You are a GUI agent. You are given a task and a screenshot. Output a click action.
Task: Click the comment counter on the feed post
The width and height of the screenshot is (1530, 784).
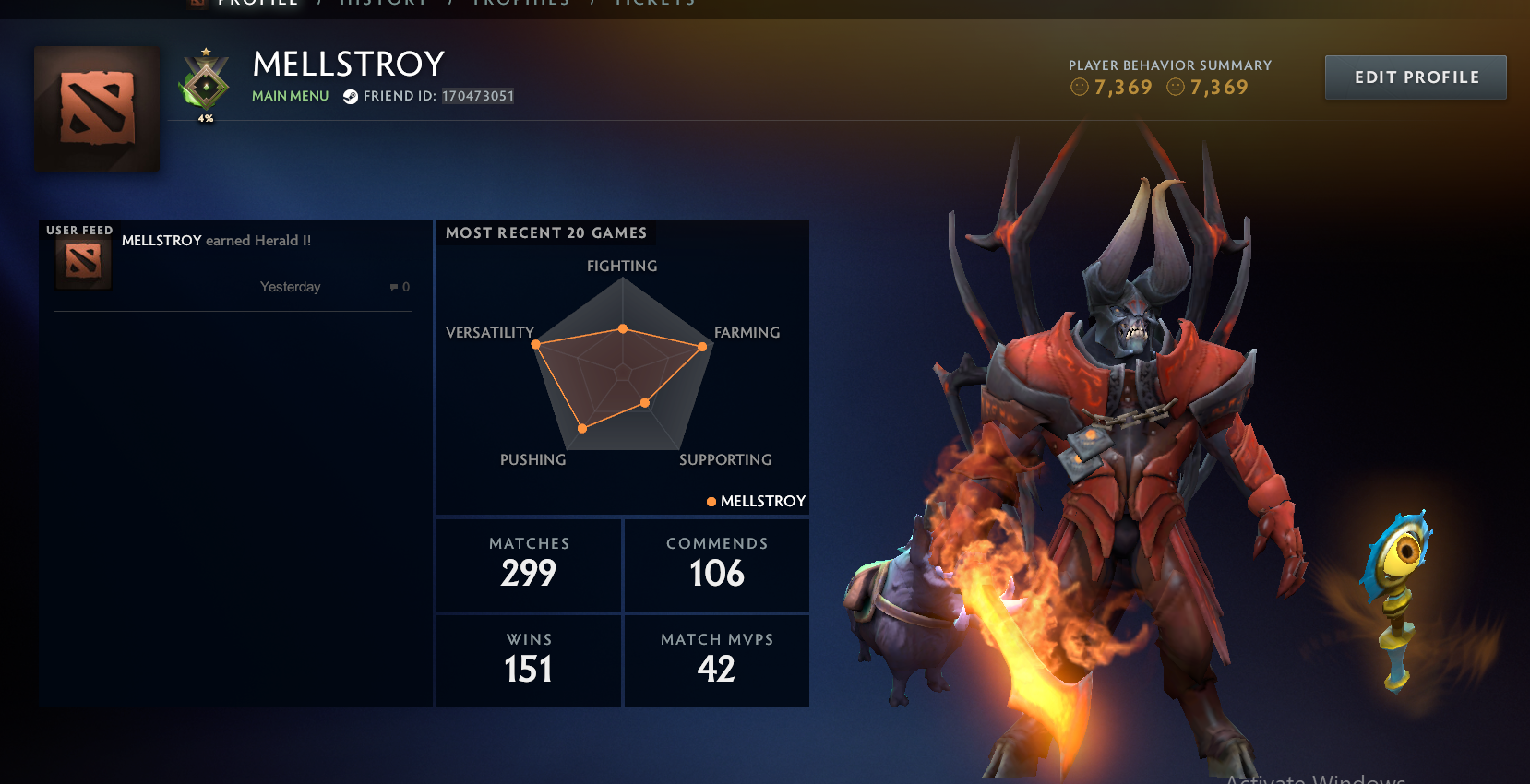point(398,287)
